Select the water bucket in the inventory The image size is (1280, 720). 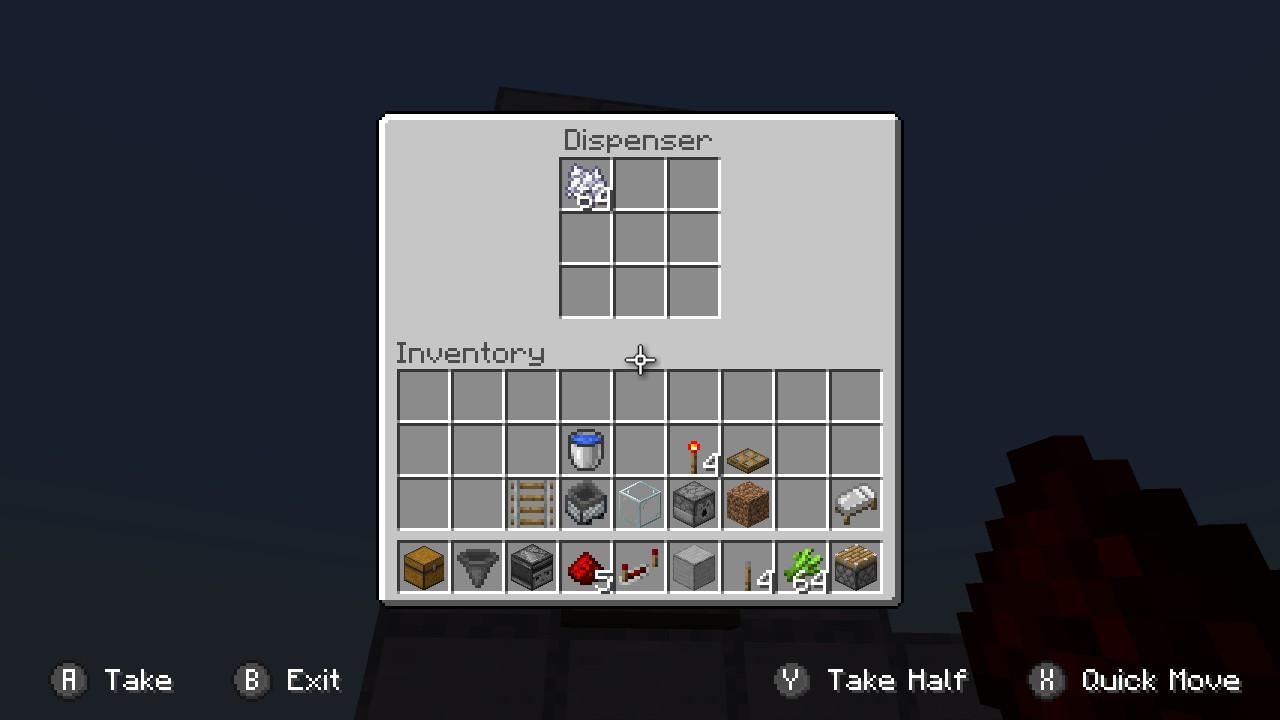click(586, 450)
